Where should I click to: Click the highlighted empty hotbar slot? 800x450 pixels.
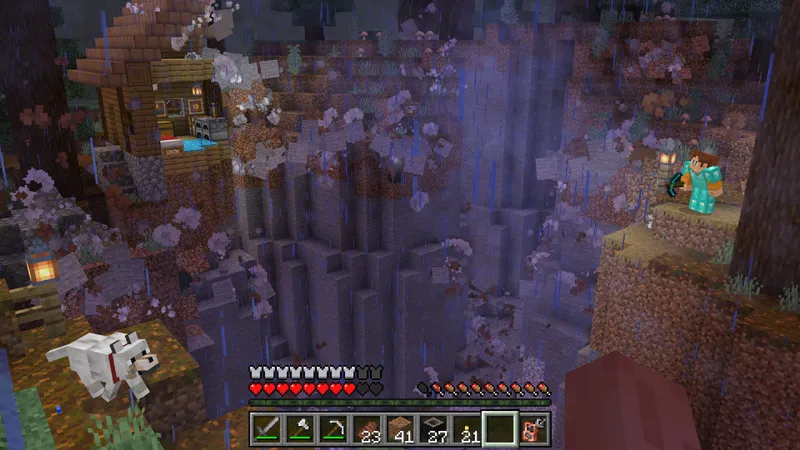(x=500, y=430)
